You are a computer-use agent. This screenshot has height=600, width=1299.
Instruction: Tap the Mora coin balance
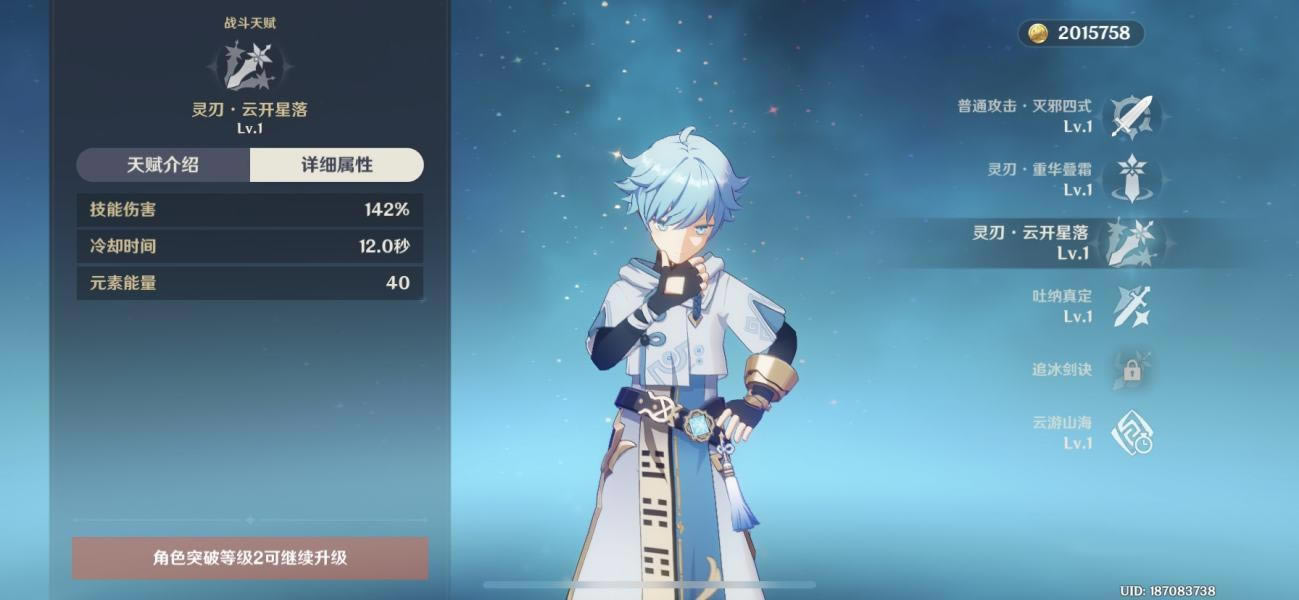tap(1081, 33)
